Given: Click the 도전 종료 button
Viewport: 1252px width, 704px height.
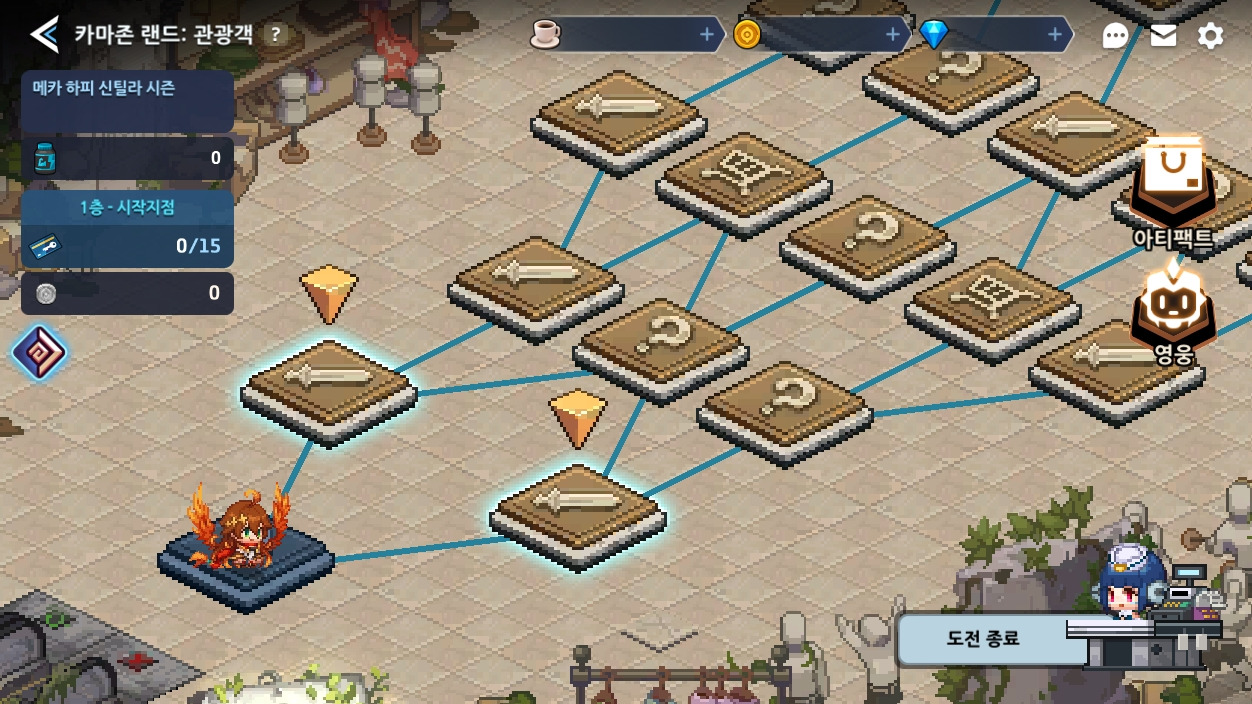Looking at the screenshot, I should [x=983, y=638].
